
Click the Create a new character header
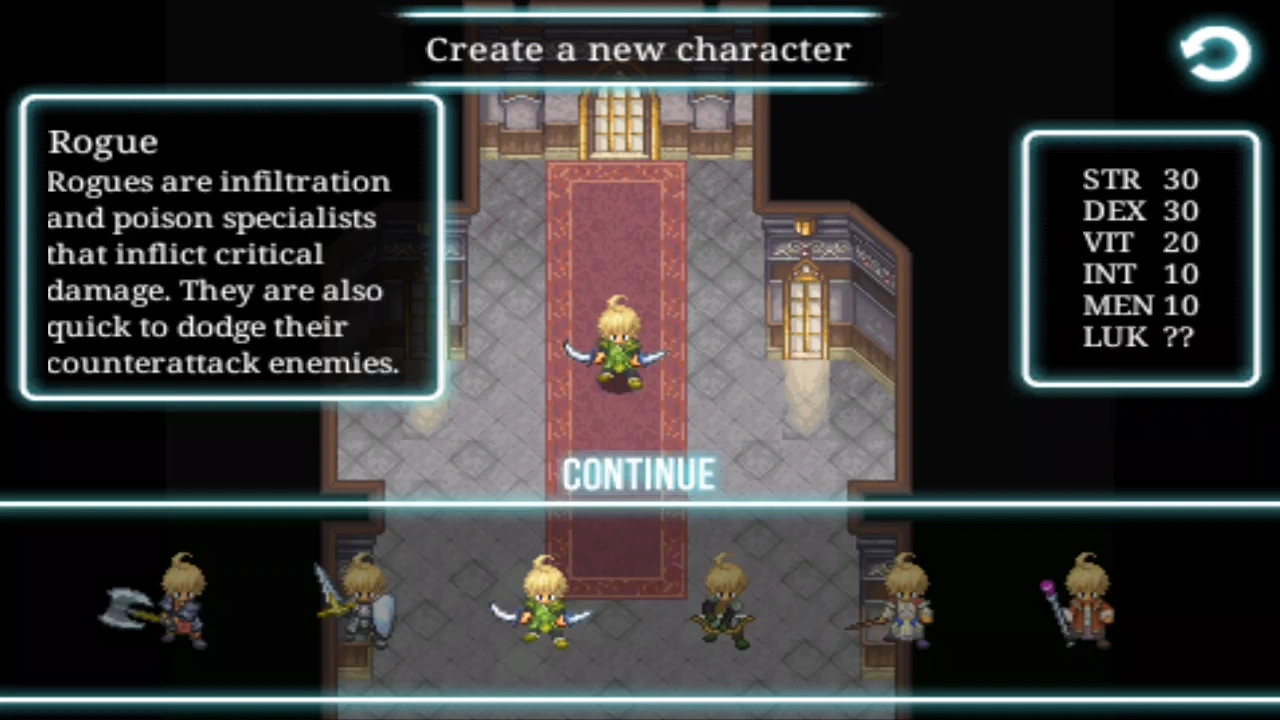(638, 50)
